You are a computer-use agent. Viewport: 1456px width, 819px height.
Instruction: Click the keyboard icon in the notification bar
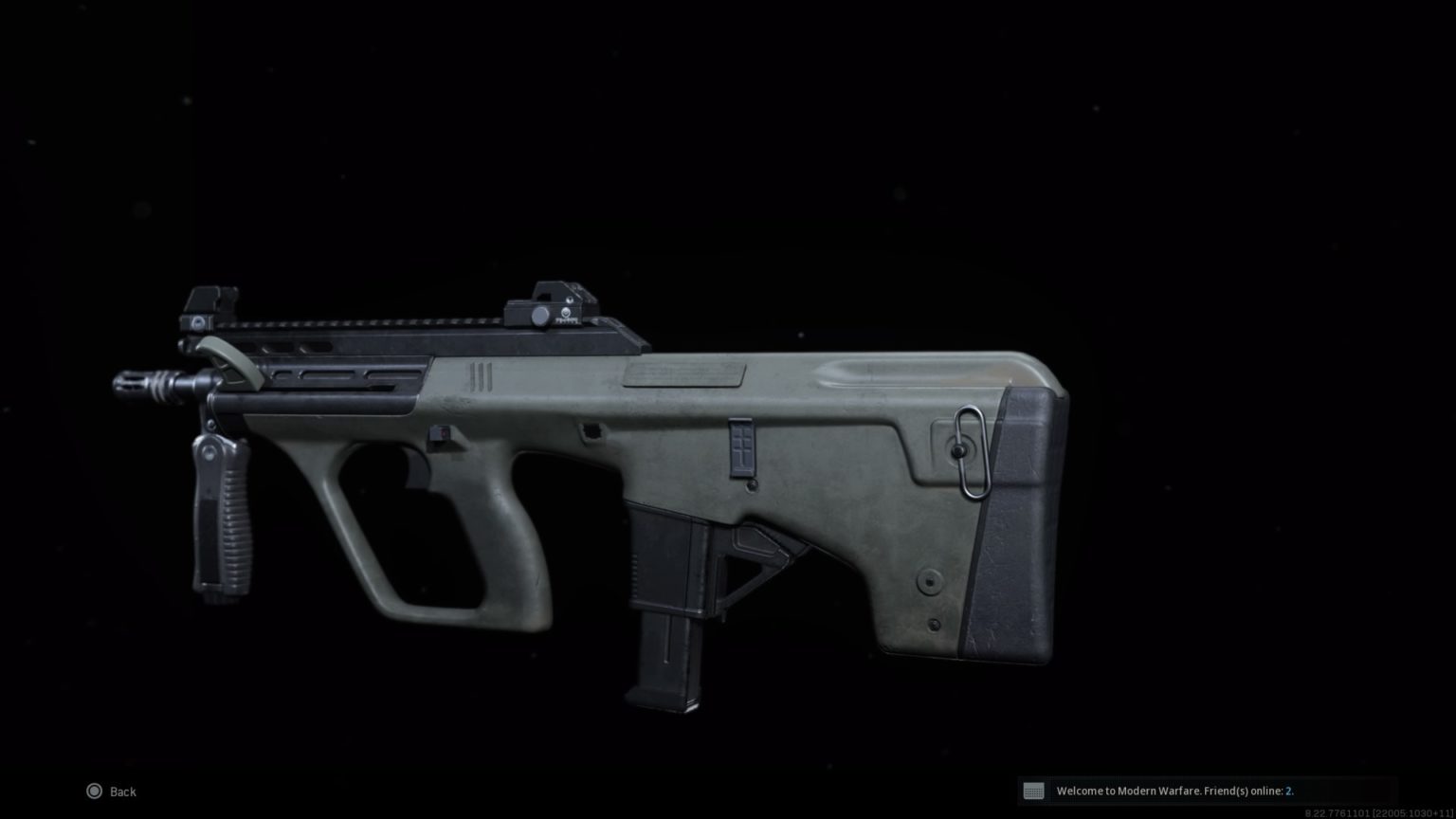1033,791
